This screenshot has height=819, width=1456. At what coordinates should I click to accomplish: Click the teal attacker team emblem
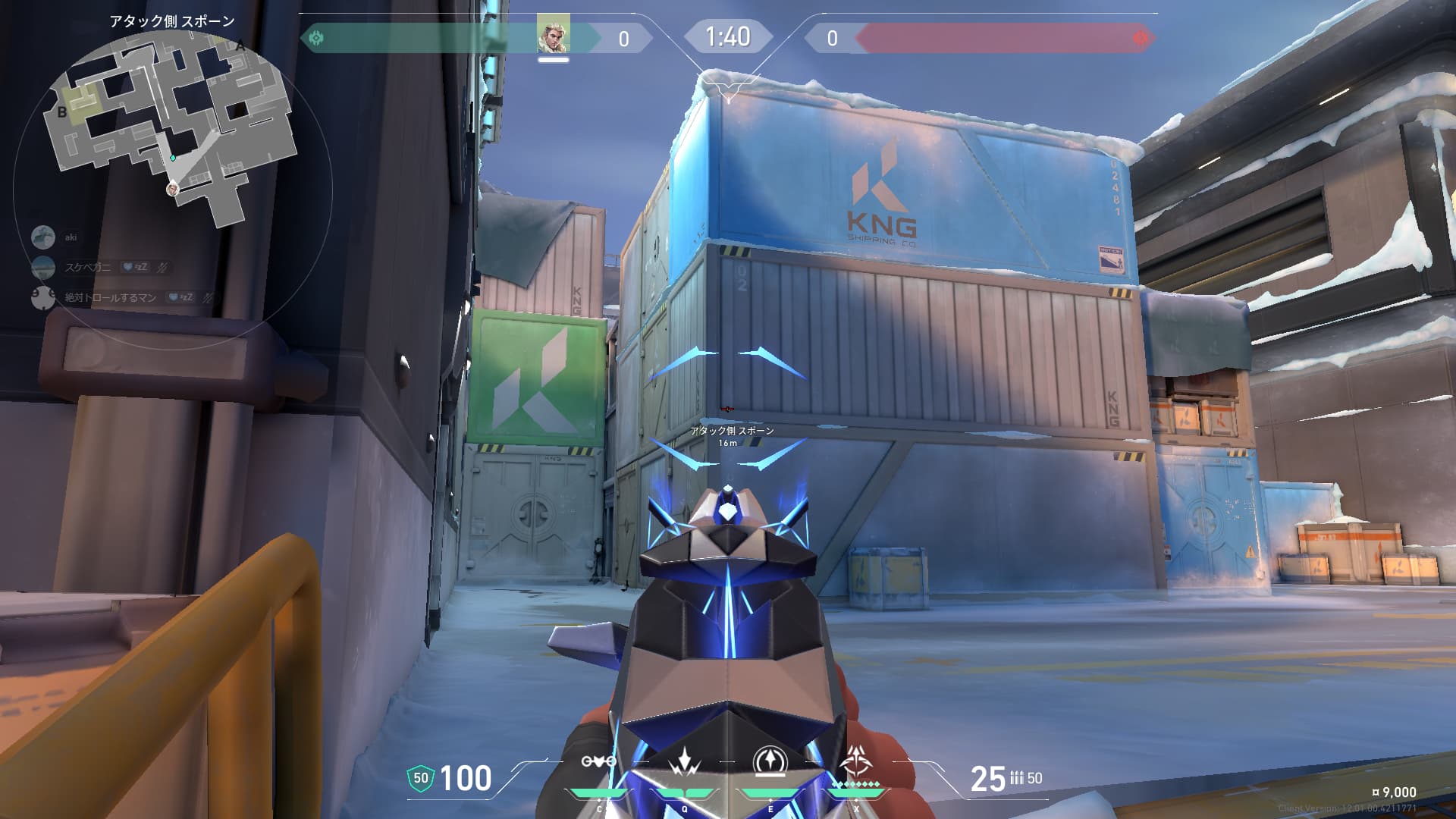(316, 37)
